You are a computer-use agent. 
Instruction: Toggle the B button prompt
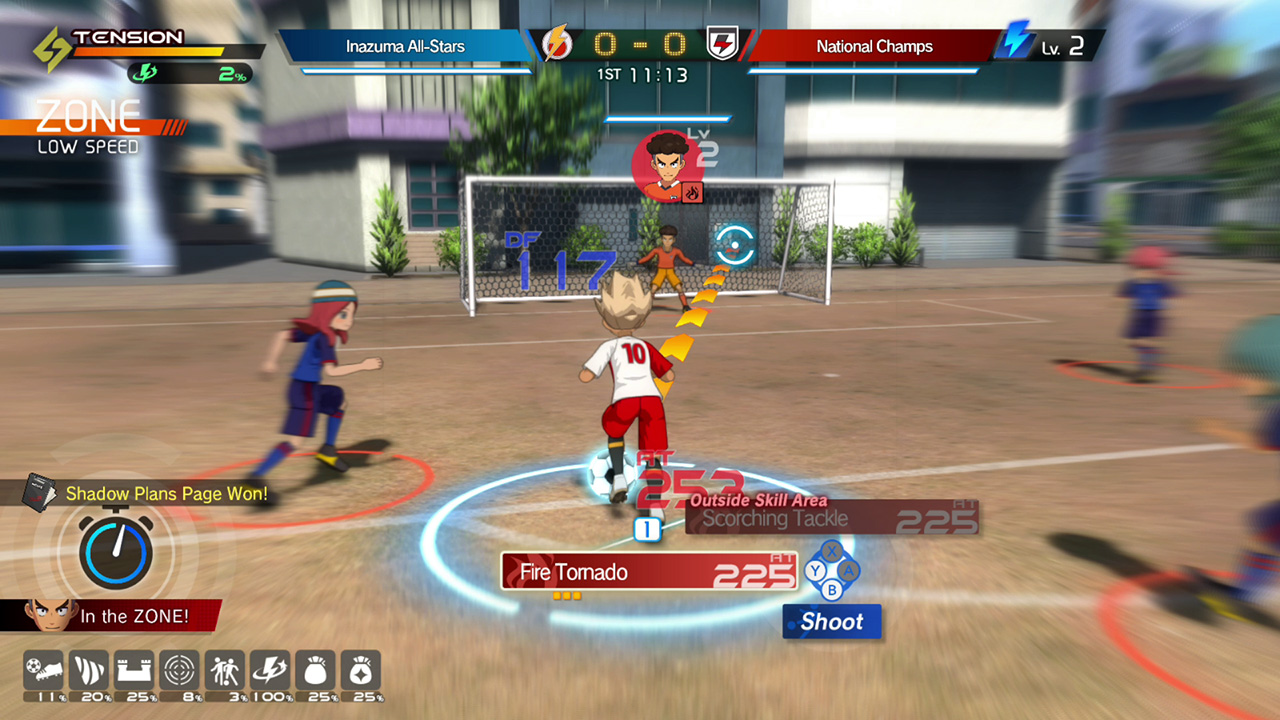tap(831, 589)
